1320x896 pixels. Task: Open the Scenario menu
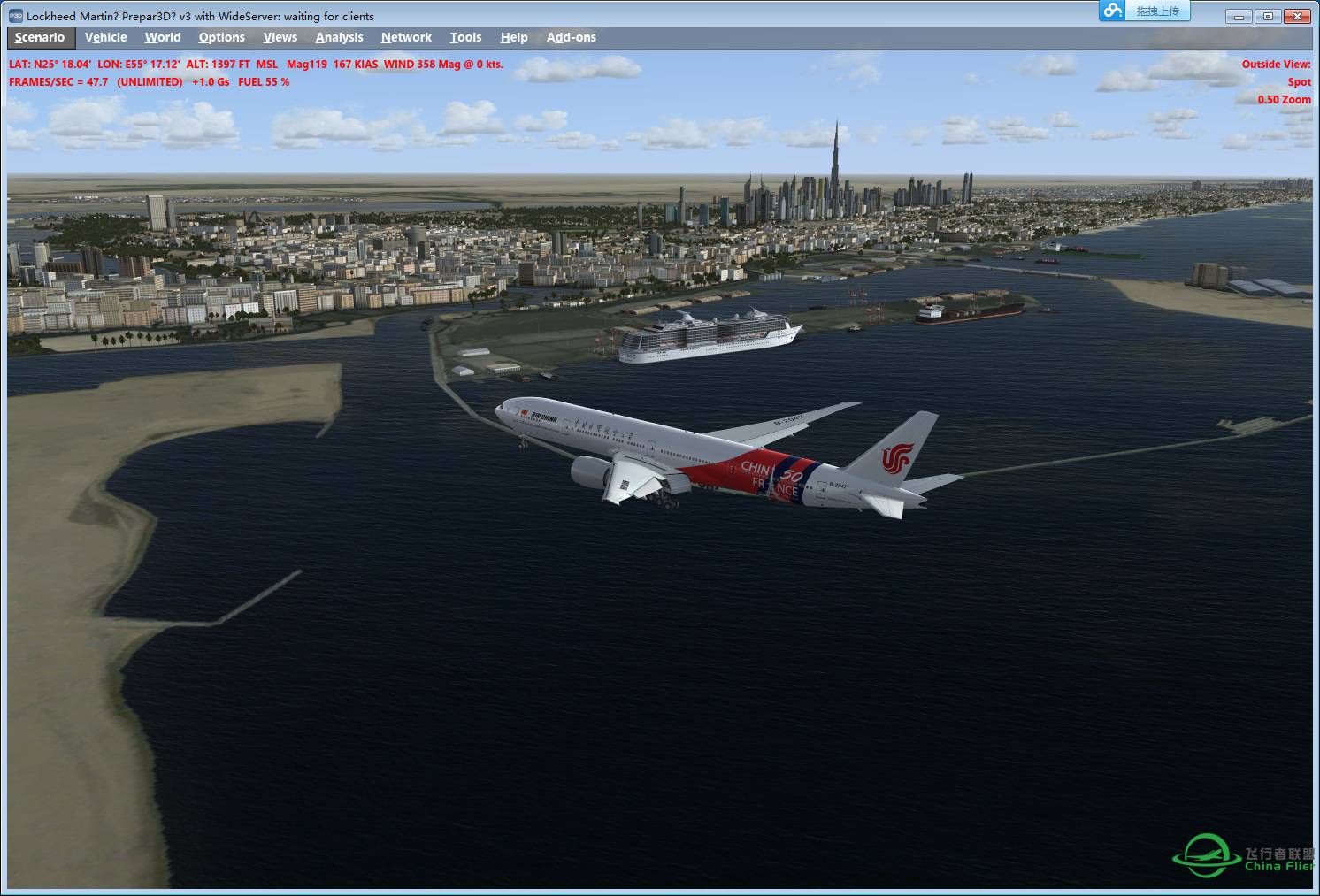pos(40,37)
